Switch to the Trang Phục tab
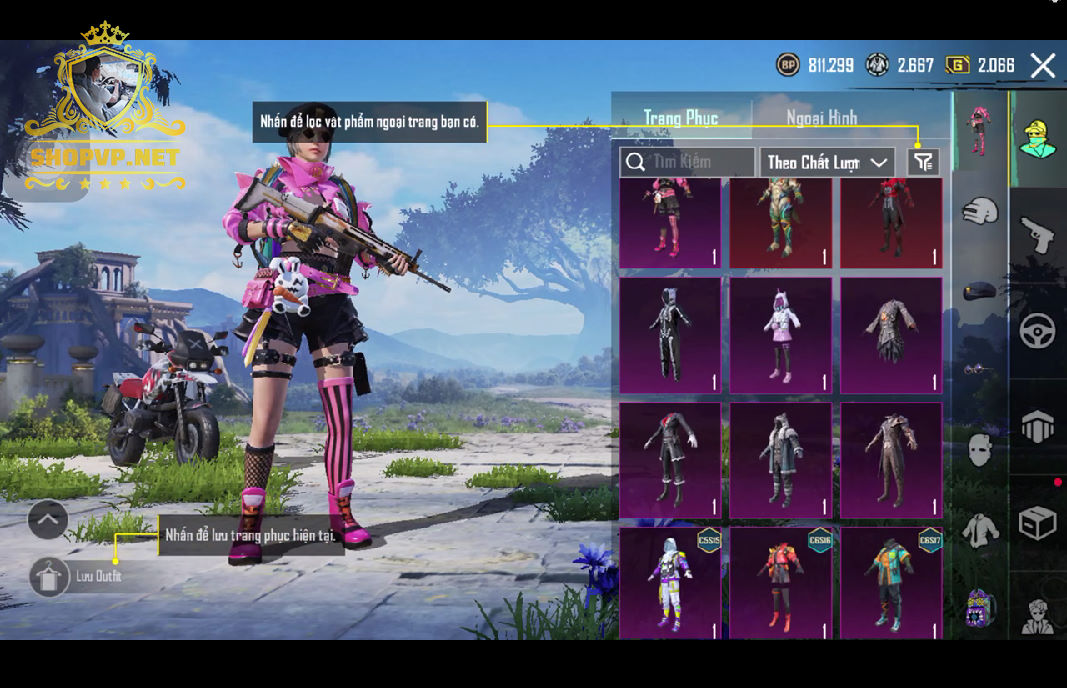Image resolution: width=1067 pixels, height=688 pixels. coord(680,118)
